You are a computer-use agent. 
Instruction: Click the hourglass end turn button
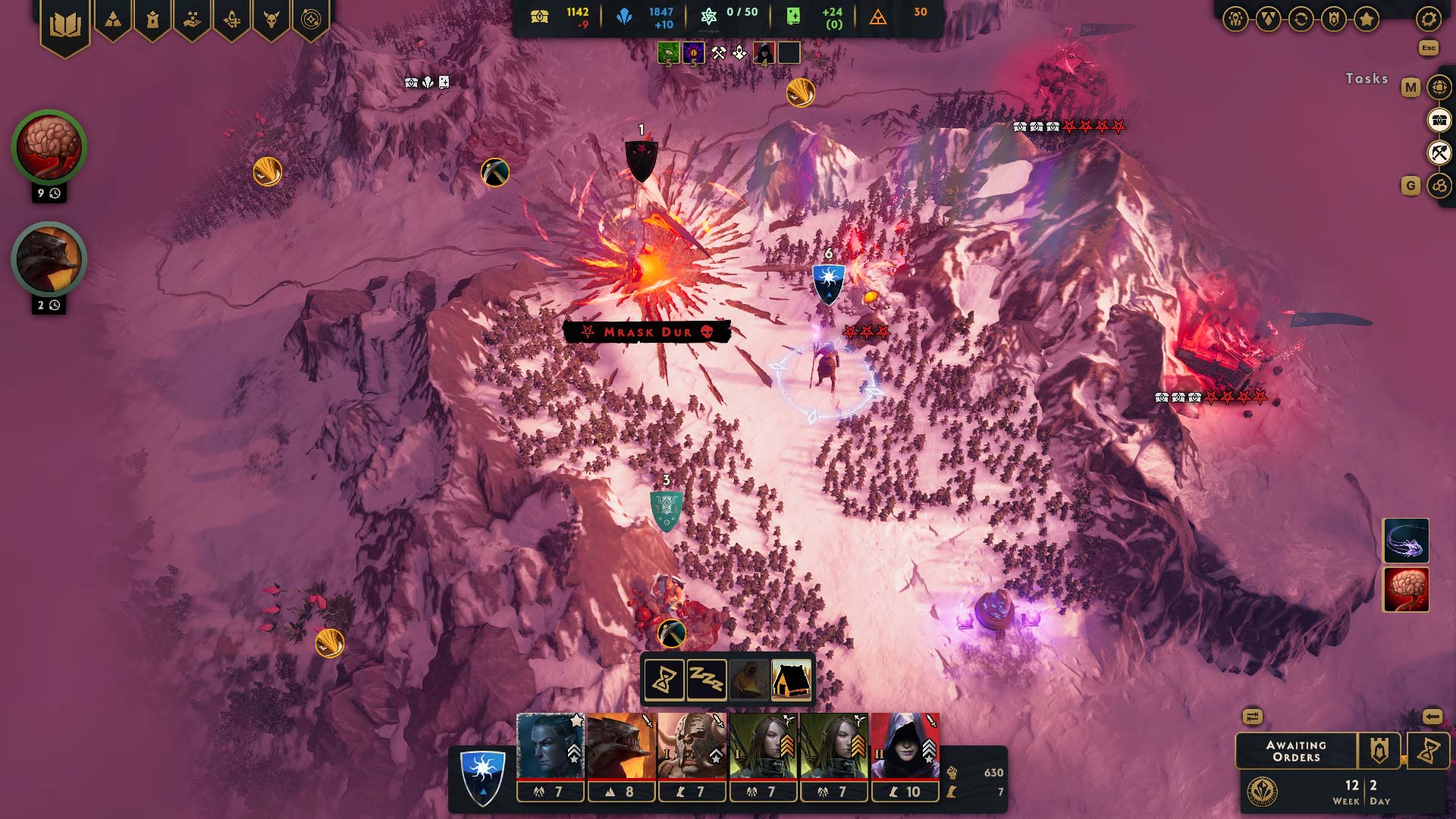pyautogui.click(x=1428, y=751)
